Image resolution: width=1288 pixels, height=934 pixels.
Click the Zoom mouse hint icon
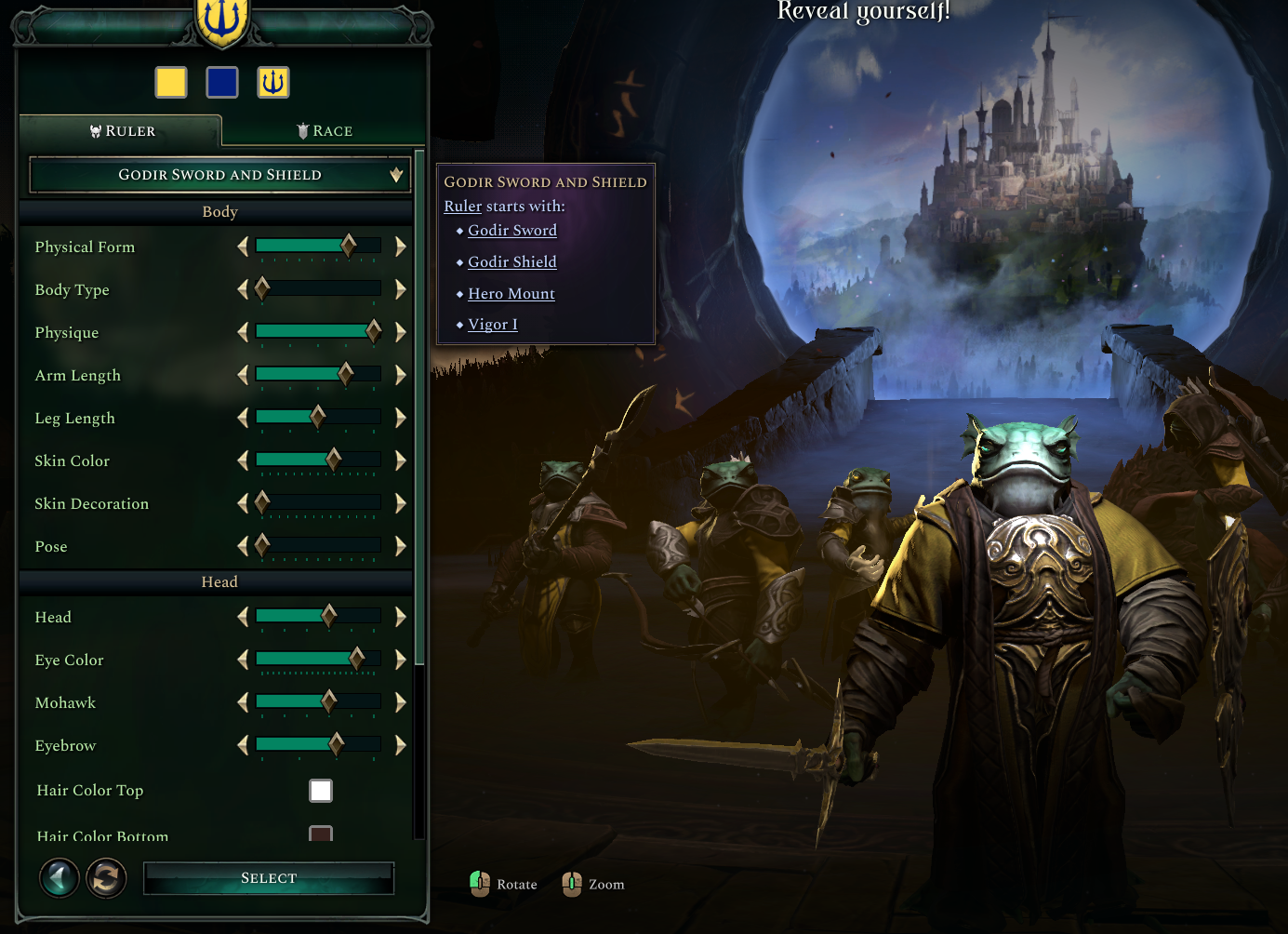(573, 883)
